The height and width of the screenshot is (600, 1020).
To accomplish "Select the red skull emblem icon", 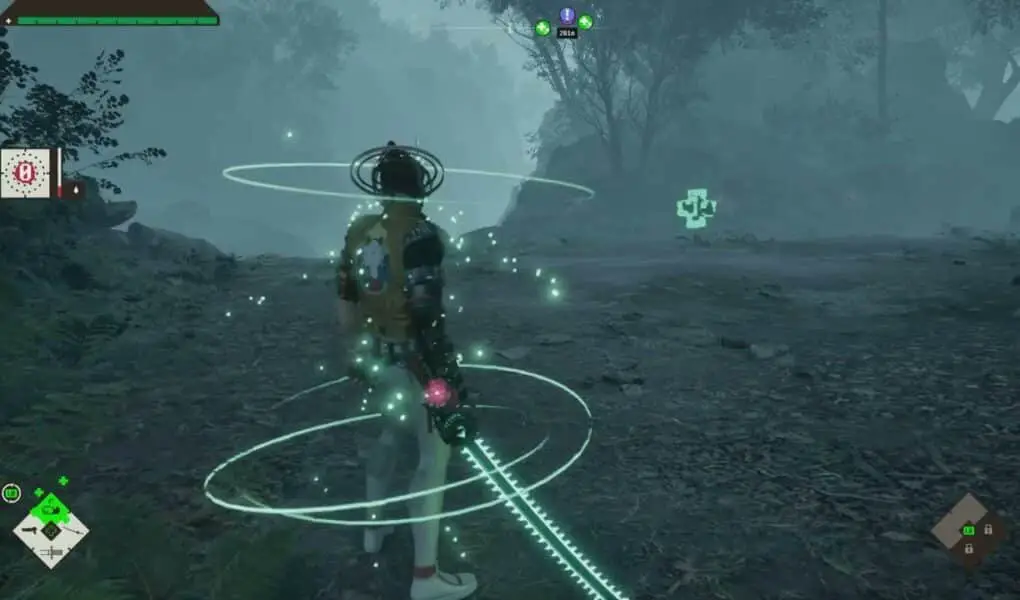I will (26, 173).
